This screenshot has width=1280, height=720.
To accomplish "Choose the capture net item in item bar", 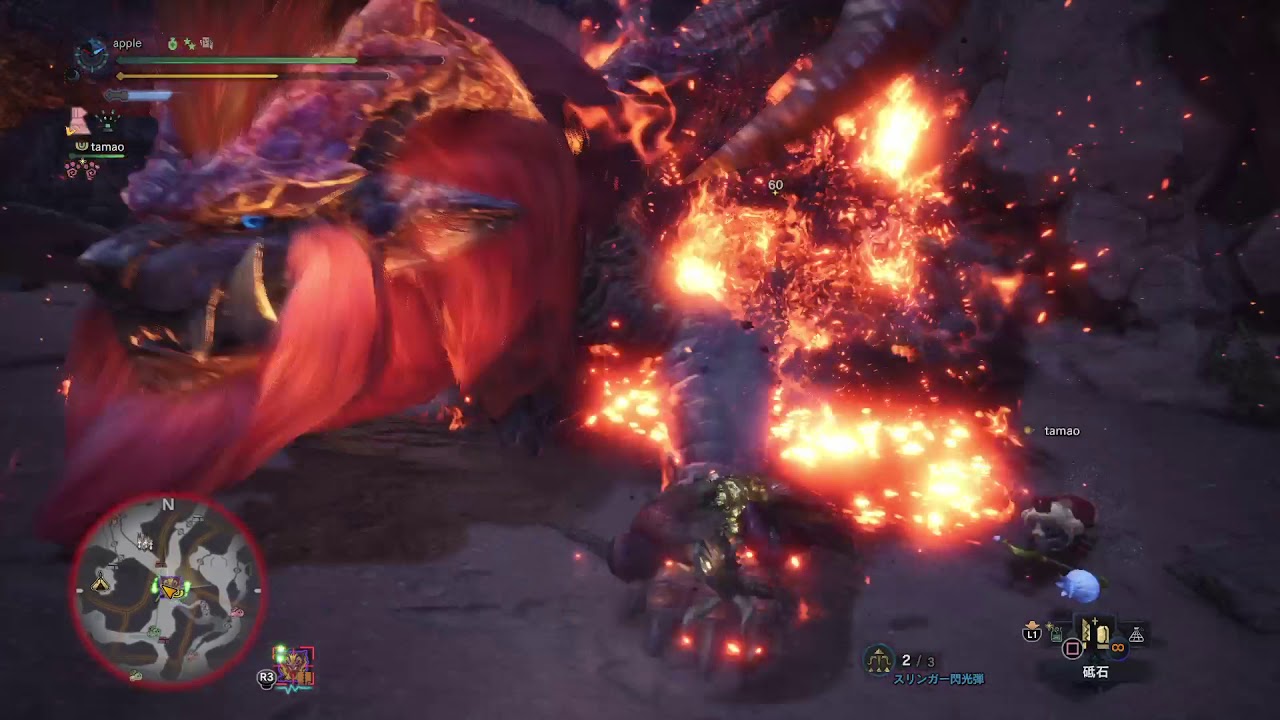I will click(x=1136, y=635).
